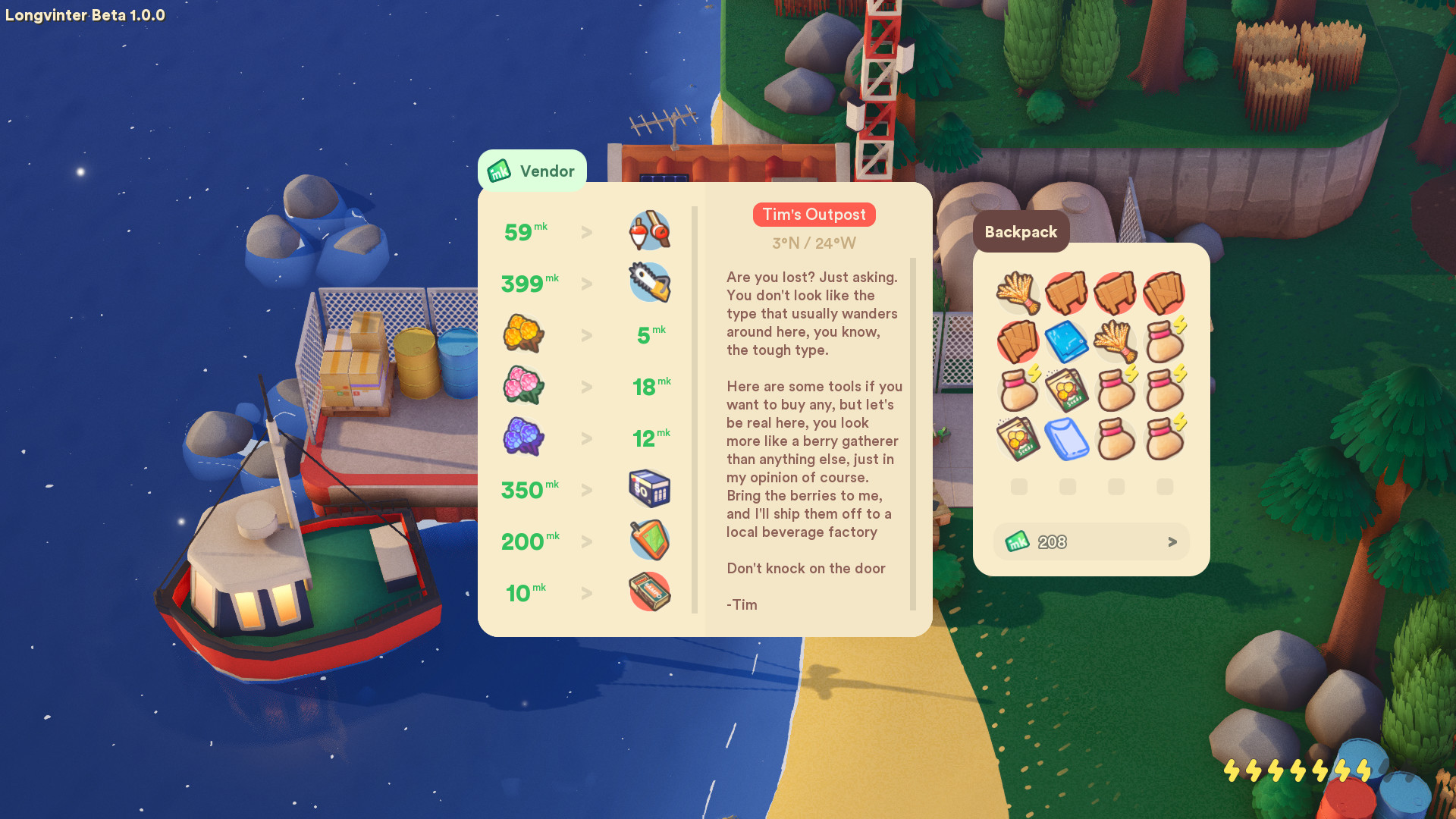Image resolution: width=1456 pixels, height=819 pixels.
Task: Choose the GPS device priced 200mk
Action: coord(650,540)
